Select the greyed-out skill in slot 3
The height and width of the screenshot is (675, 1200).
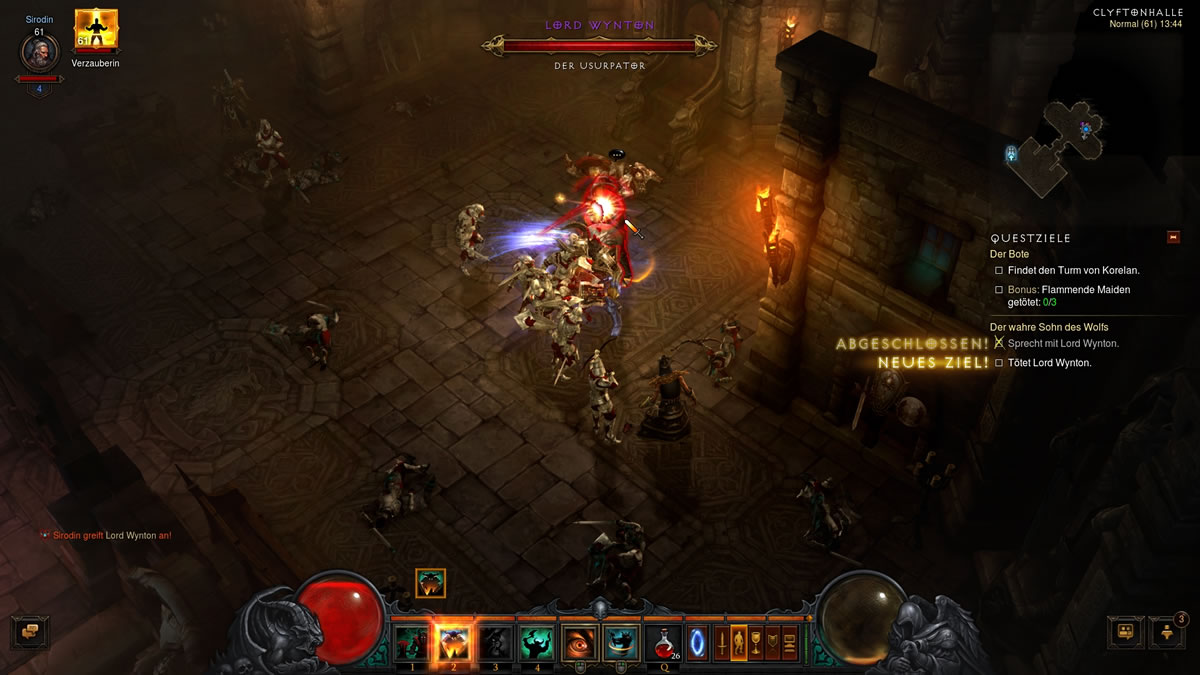point(494,642)
